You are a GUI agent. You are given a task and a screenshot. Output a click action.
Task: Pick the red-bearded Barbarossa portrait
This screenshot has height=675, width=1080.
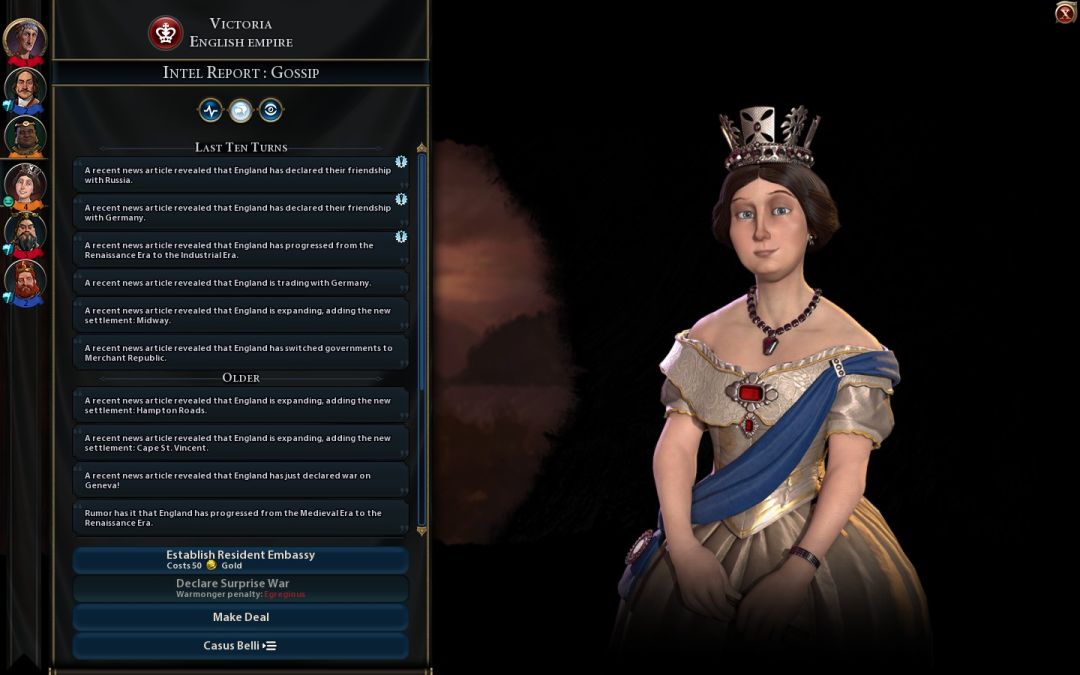[25, 281]
